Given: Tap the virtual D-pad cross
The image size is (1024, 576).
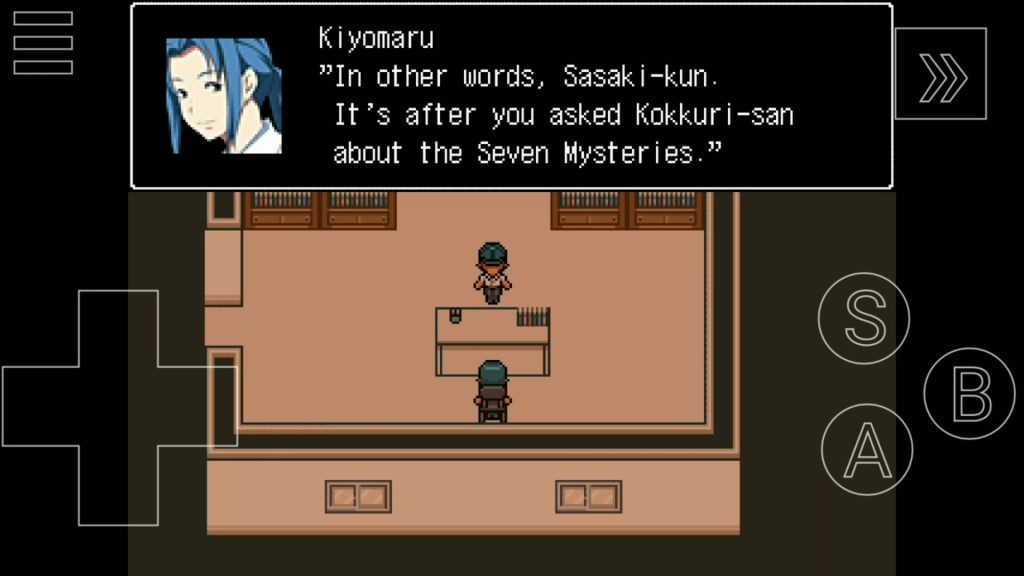Looking at the screenshot, I should coord(118,407).
